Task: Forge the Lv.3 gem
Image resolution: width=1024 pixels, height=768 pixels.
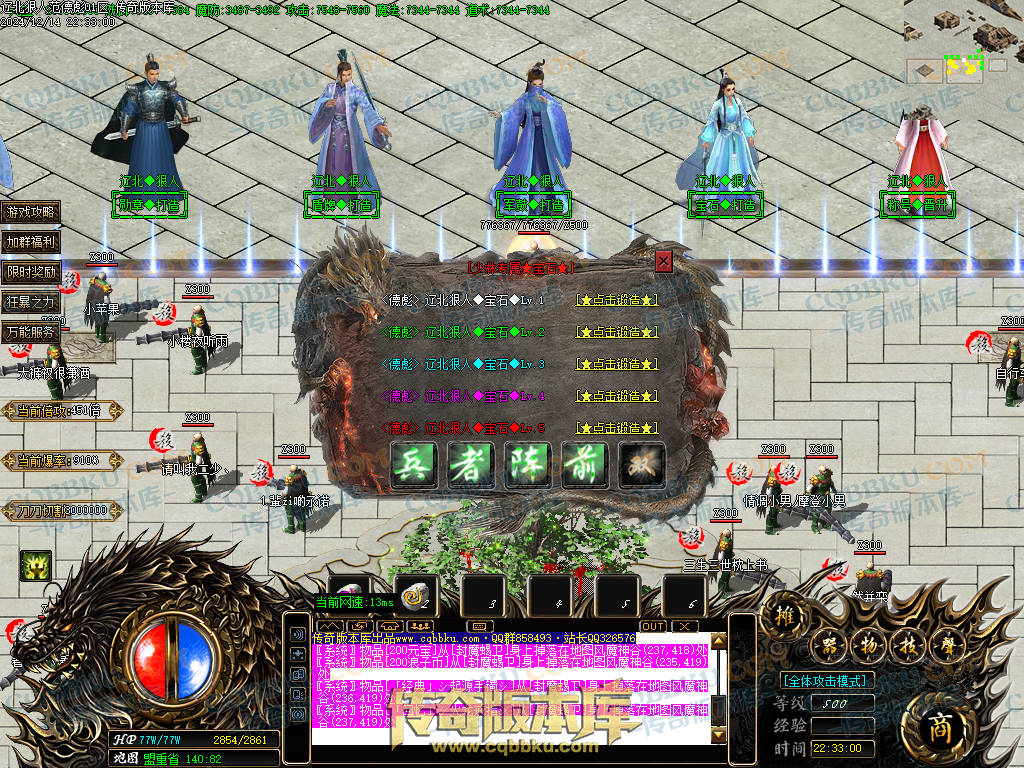Action: pyautogui.click(x=617, y=364)
